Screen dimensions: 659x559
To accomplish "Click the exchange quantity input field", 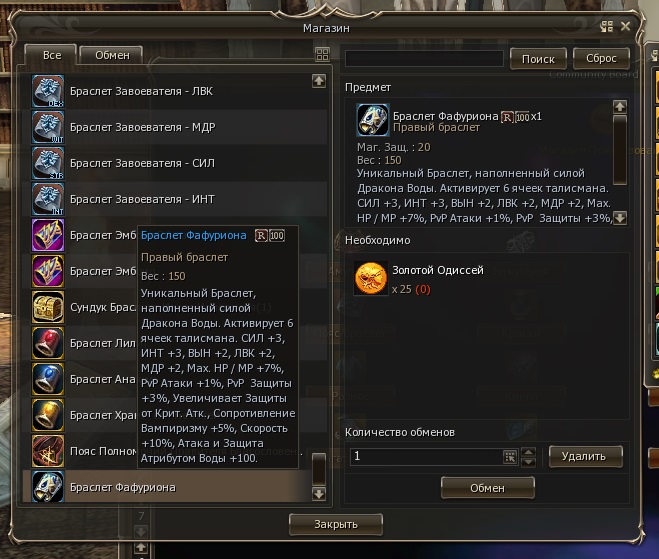I will point(425,456).
